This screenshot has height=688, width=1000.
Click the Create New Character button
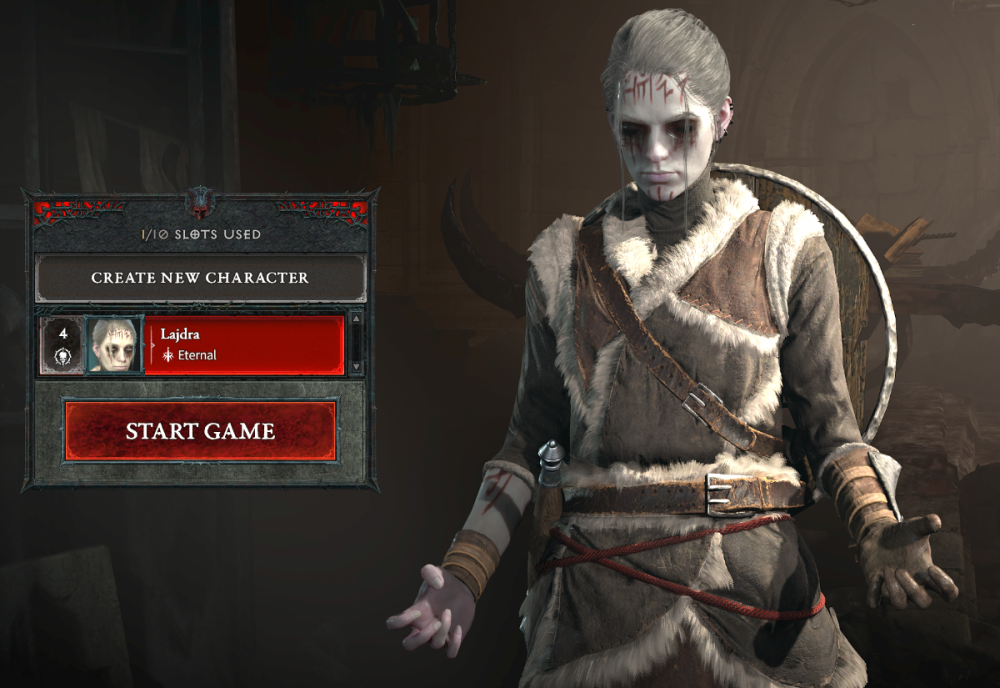click(x=200, y=278)
